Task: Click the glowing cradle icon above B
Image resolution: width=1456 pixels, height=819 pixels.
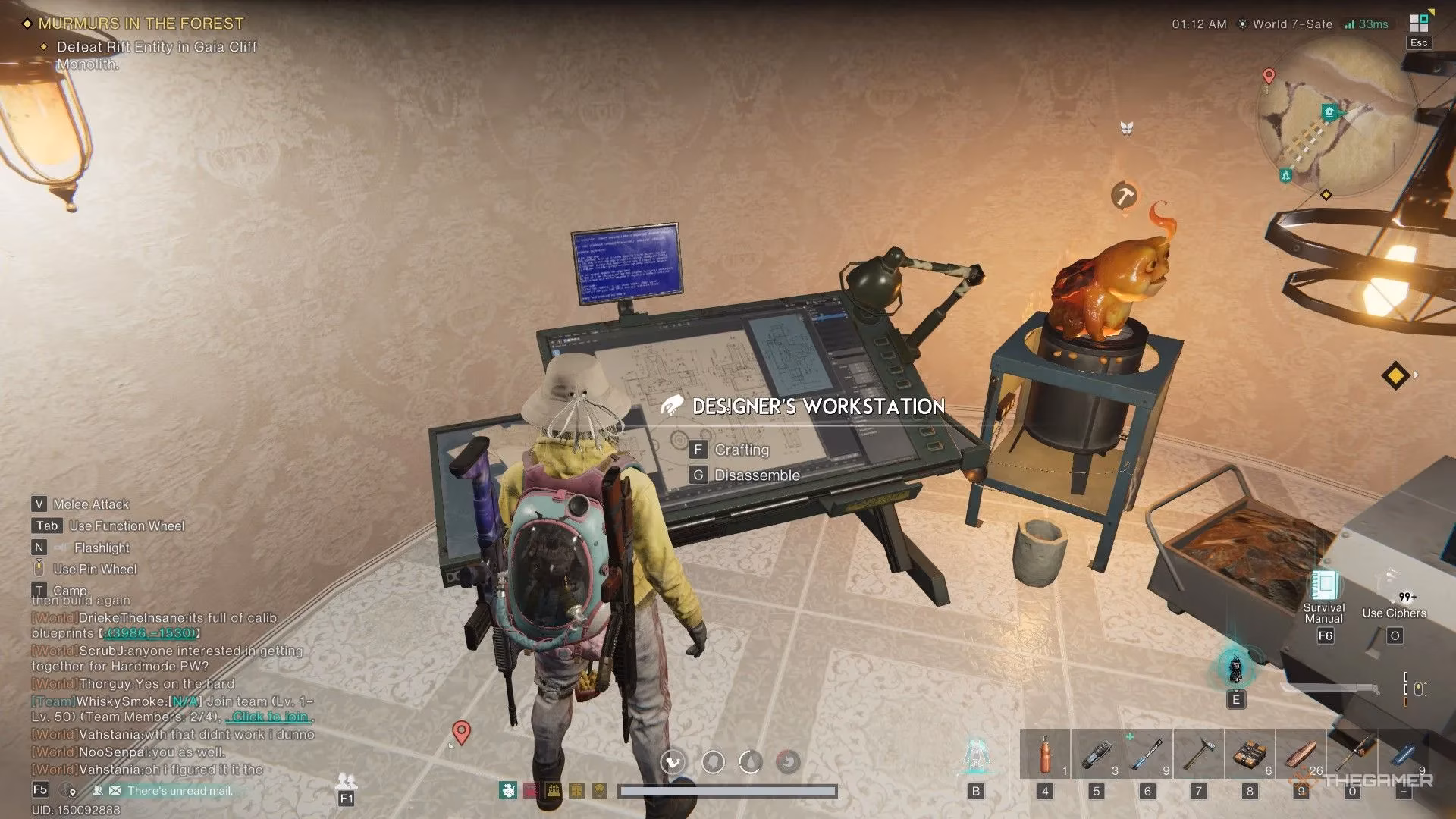Action: click(x=976, y=755)
